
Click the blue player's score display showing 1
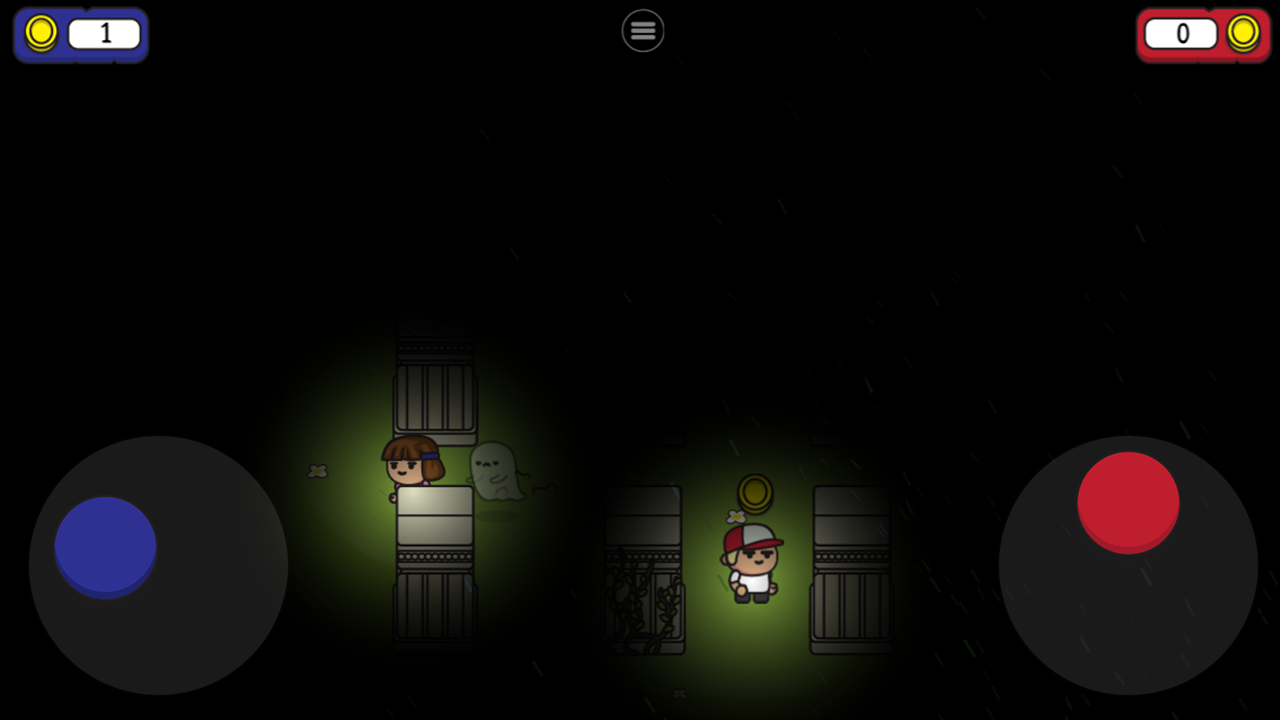click(x=104, y=32)
